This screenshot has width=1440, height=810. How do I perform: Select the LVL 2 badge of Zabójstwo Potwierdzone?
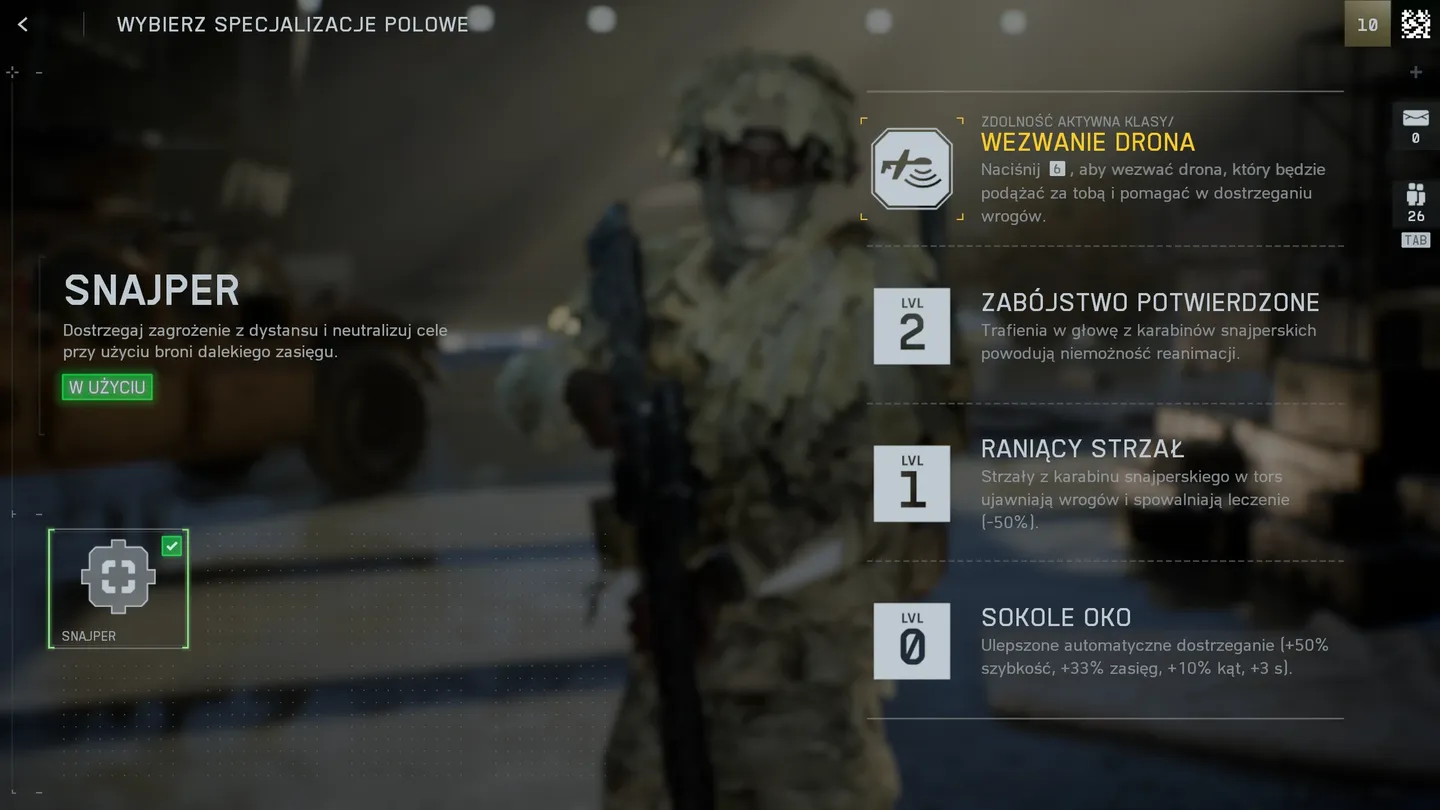point(911,326)
